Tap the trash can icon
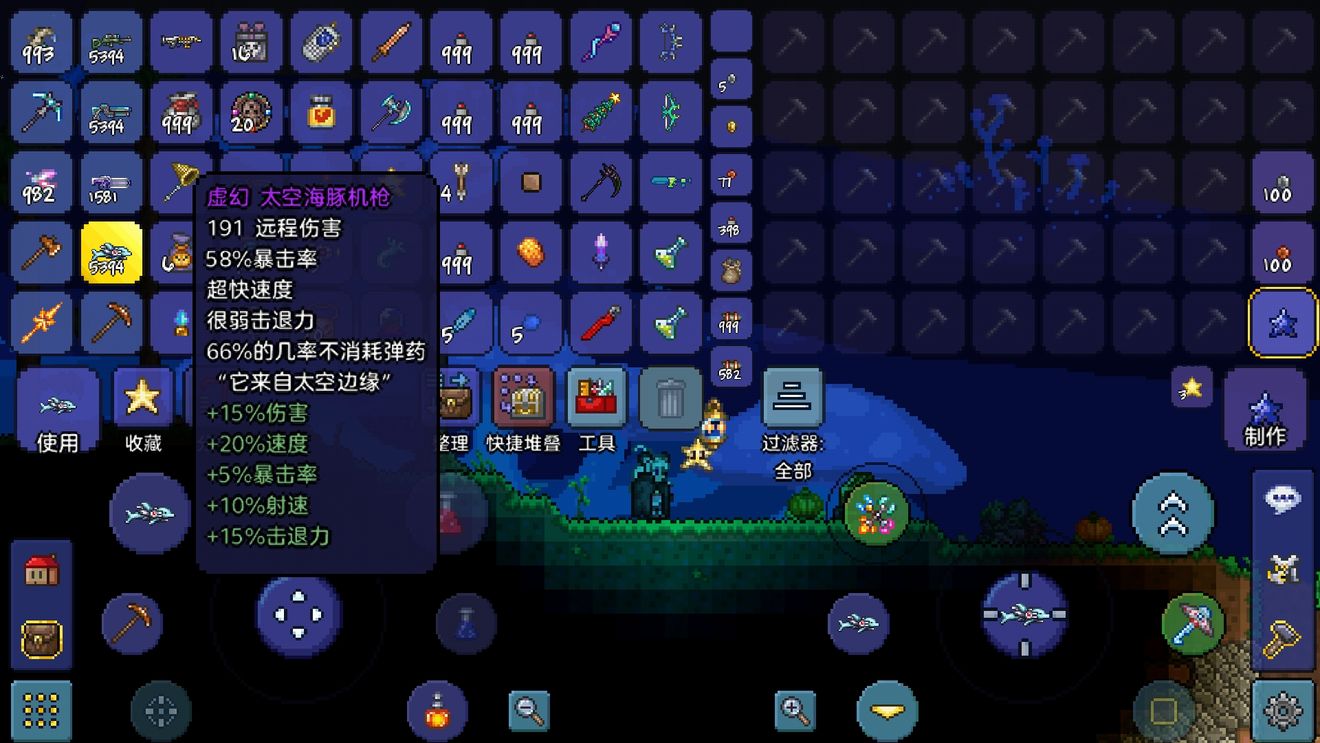The height and width of the screenshot is (743, 1320). coord(669,396)
